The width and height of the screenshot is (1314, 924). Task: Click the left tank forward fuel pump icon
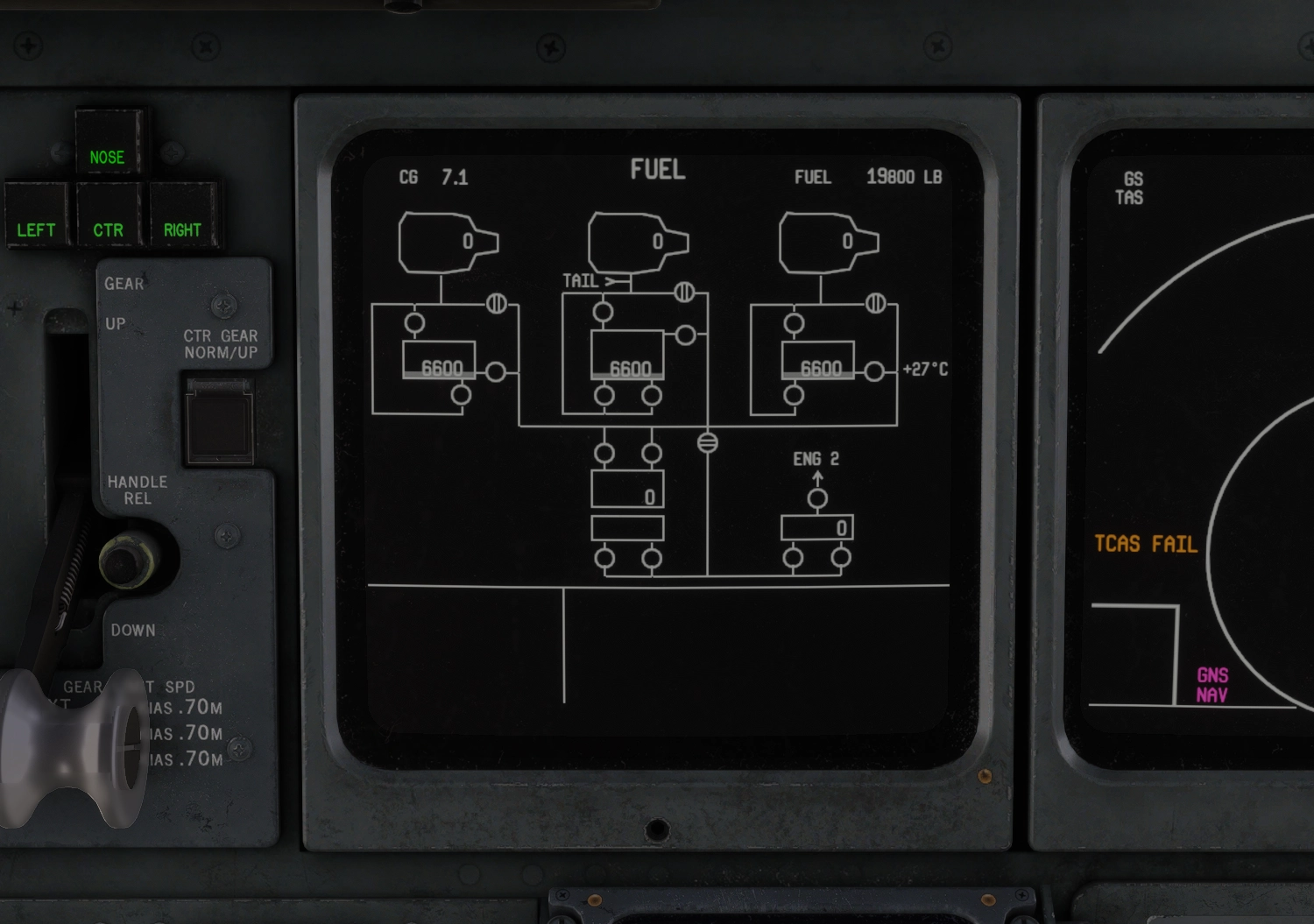tap(413, 324)
